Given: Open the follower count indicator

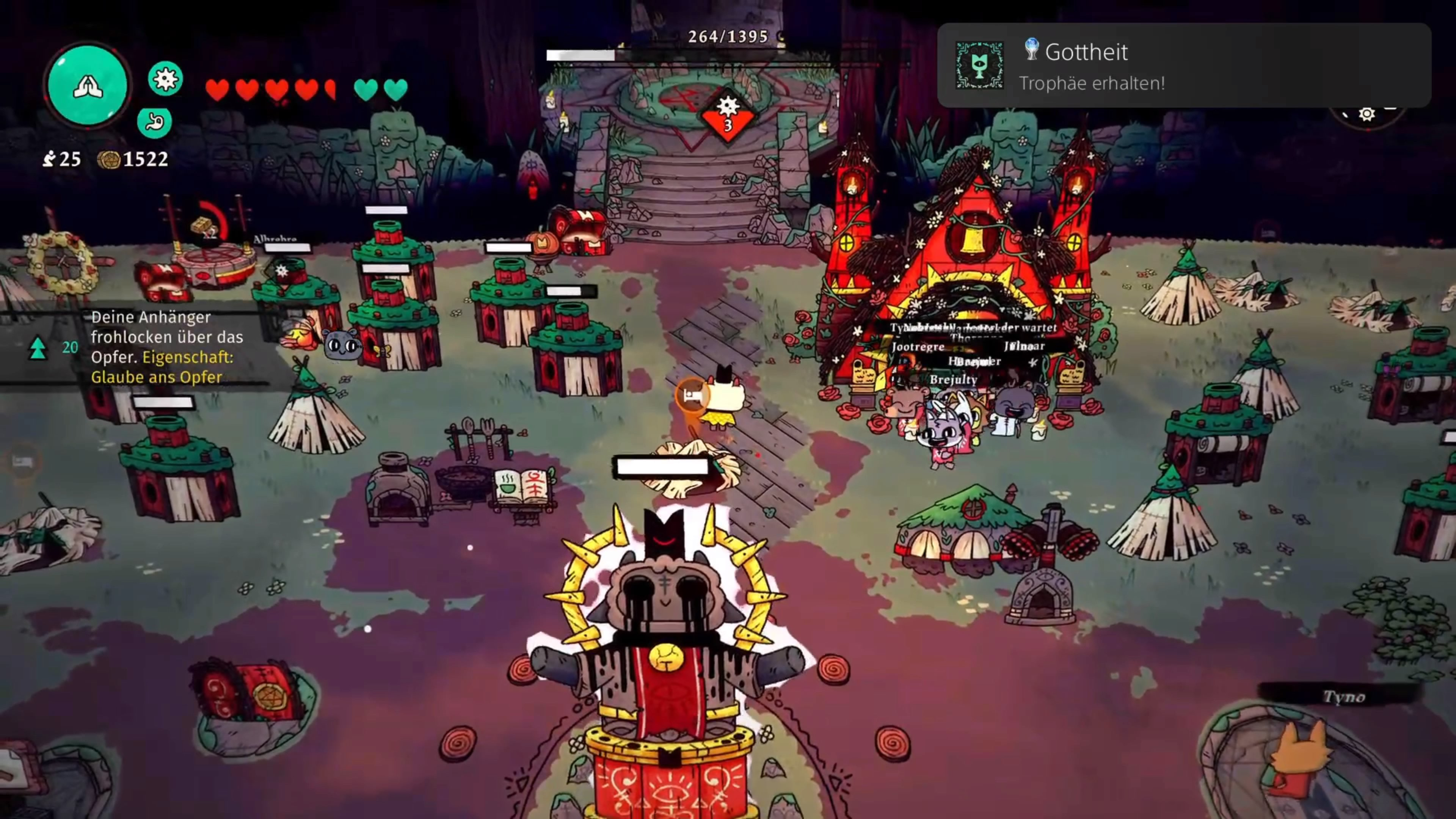Looking at the screenshot, I should [62, 159].
